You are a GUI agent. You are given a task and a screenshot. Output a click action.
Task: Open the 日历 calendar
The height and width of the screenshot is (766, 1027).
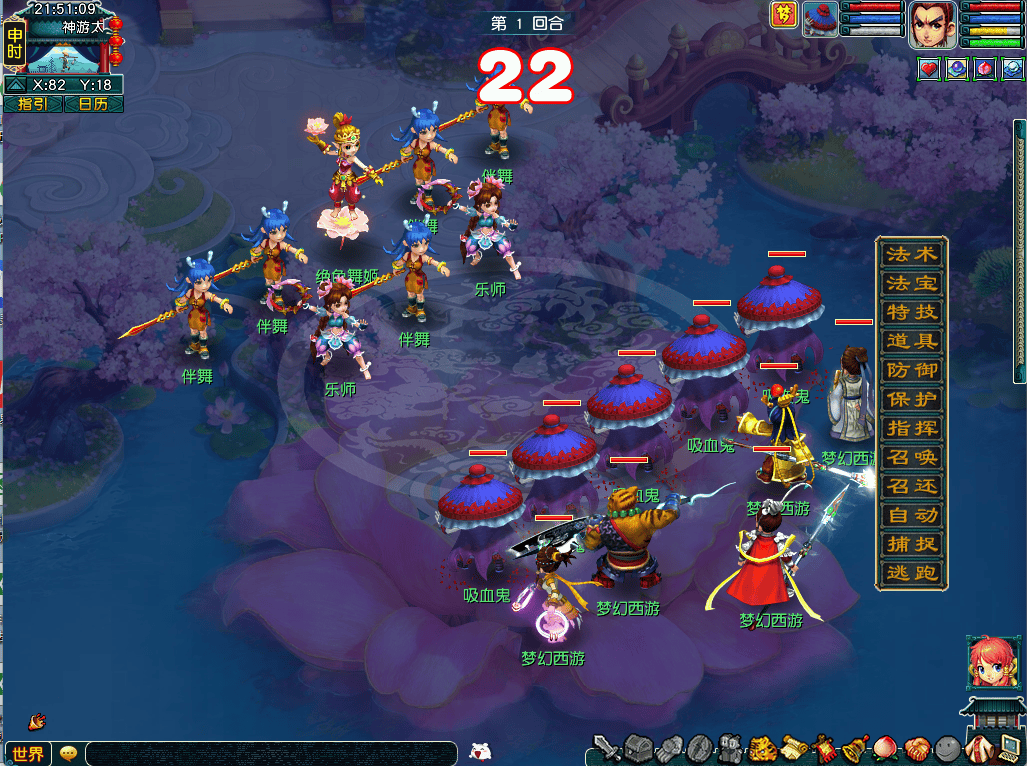click(x=93, y=104)
